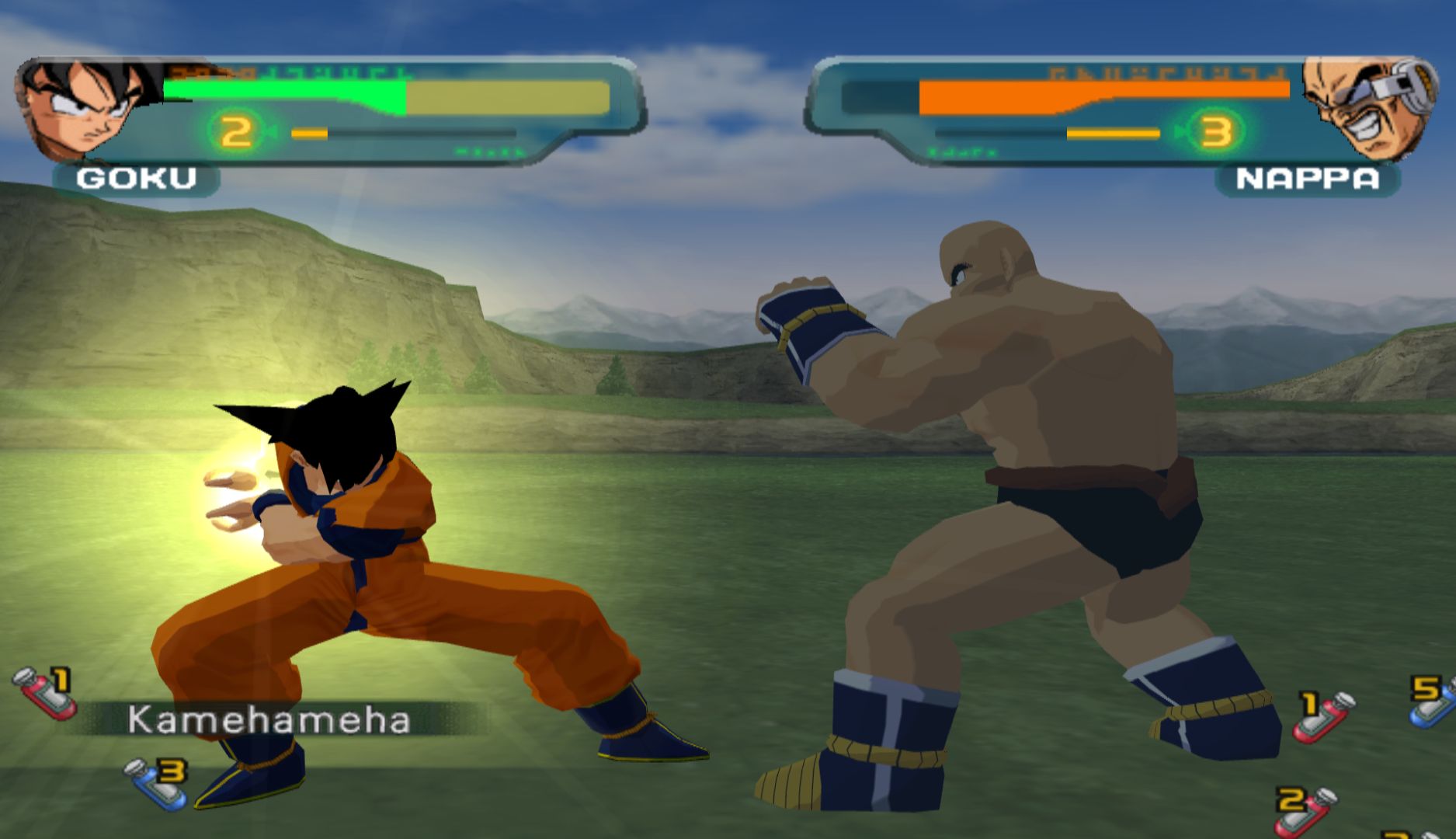The width and height of the screenshot is (1456, 839).
Task: Click Nappa's character portrait
Action: (x=1368, y=107)
